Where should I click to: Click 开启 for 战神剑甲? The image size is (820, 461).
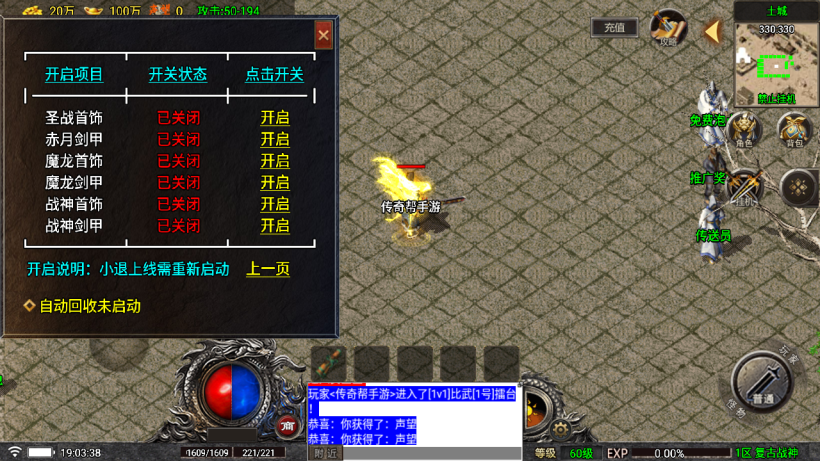pos(275,226)
